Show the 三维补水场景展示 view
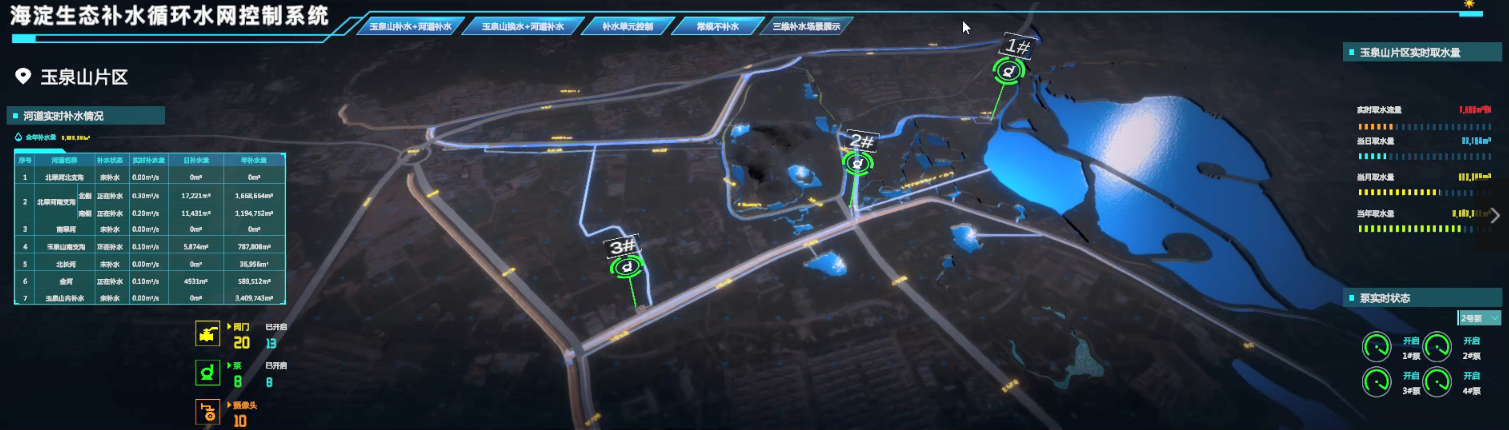Viewport: 1509px width, 430px height. click(x=806, y=26)
